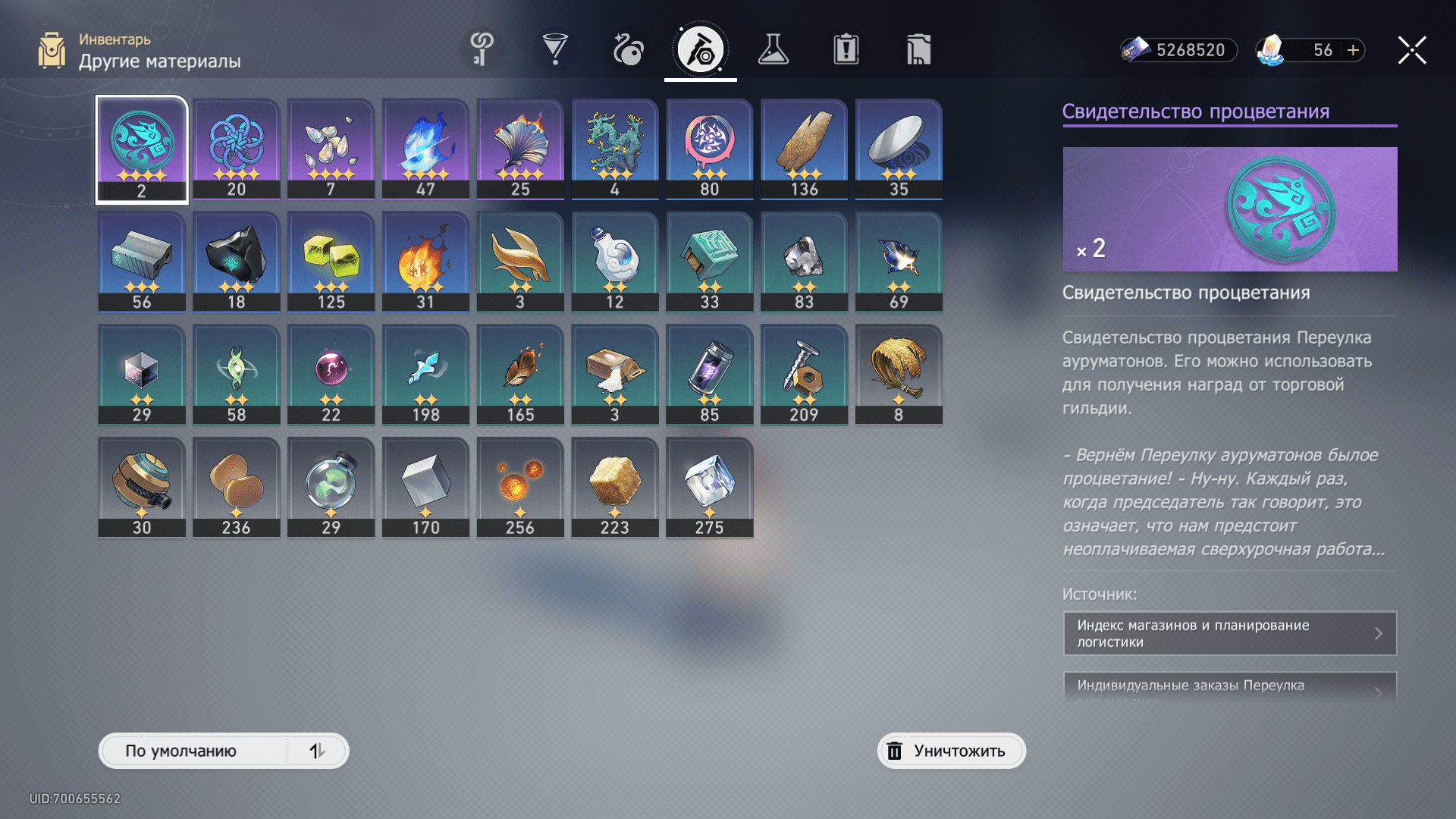Screen dimensions: 1456x819
Task: Toggle the sort order arrow button
Action: point(317,751)
